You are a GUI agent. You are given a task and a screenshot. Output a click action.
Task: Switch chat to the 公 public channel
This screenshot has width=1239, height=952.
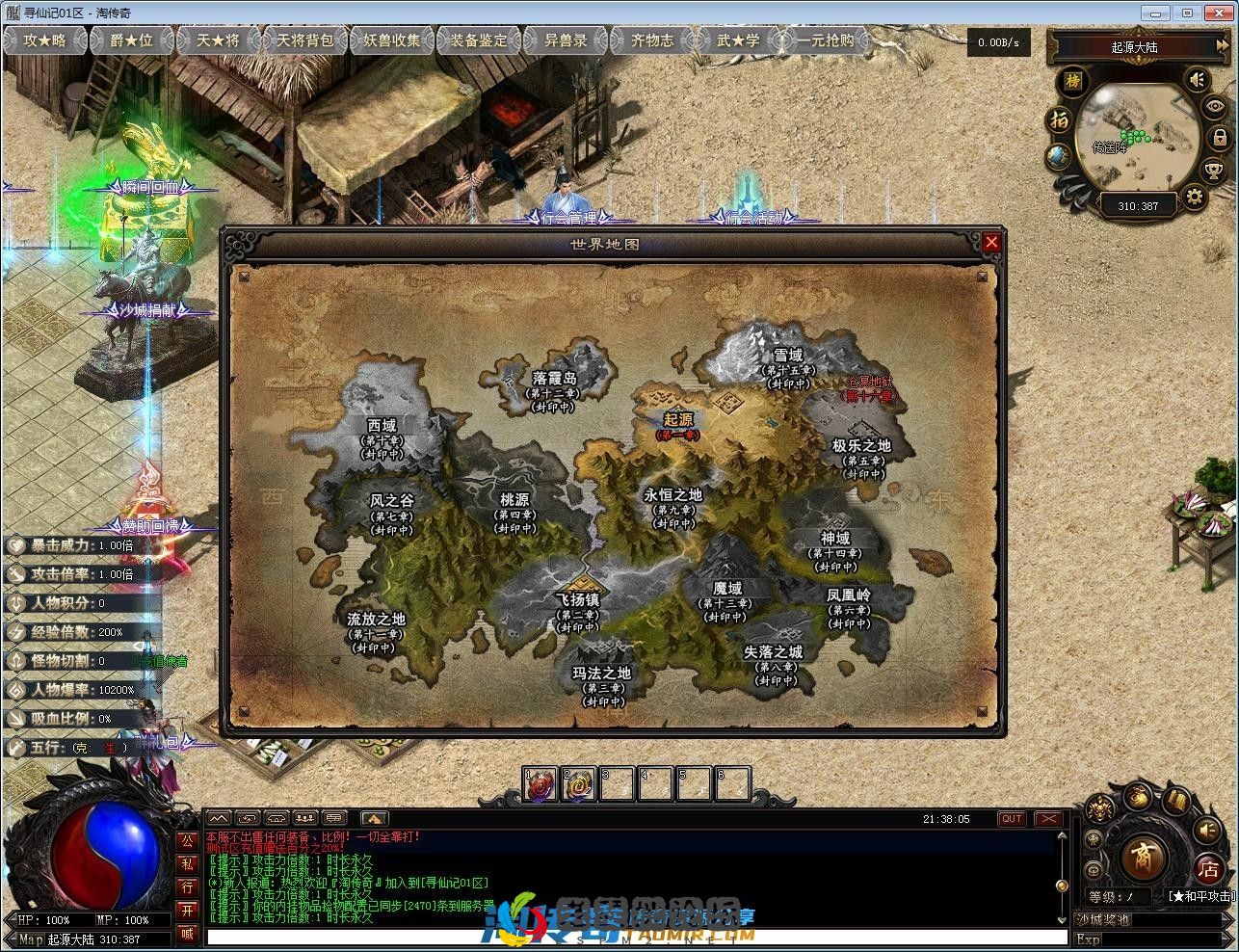187,841
